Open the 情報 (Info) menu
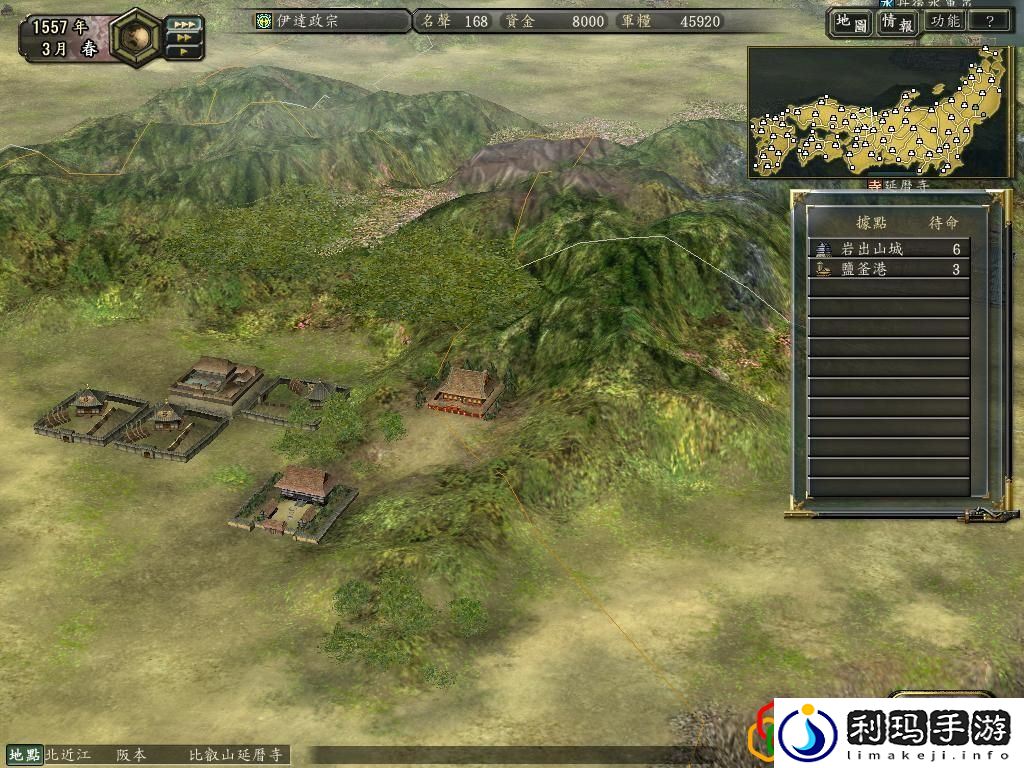The height and width of the screenshot is (768, 1024). click(897, 22)
